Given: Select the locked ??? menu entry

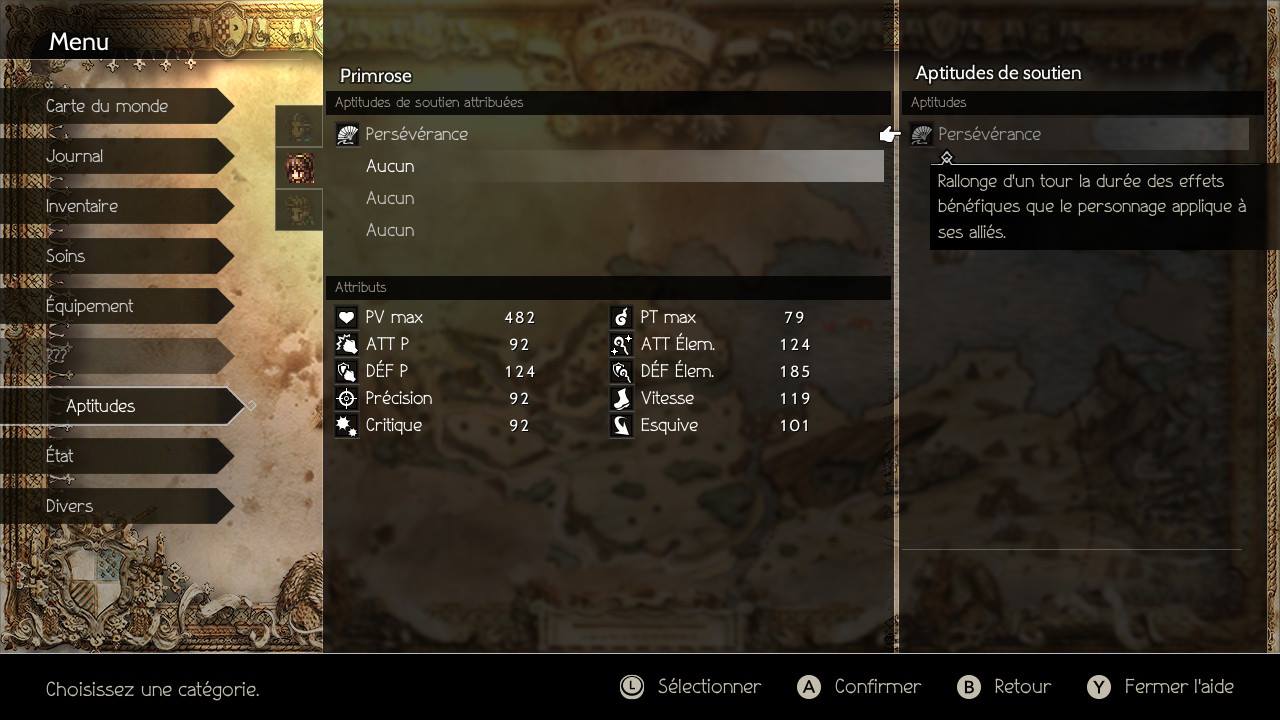Looking at the screenshot, I should click(x=58, y=356).
